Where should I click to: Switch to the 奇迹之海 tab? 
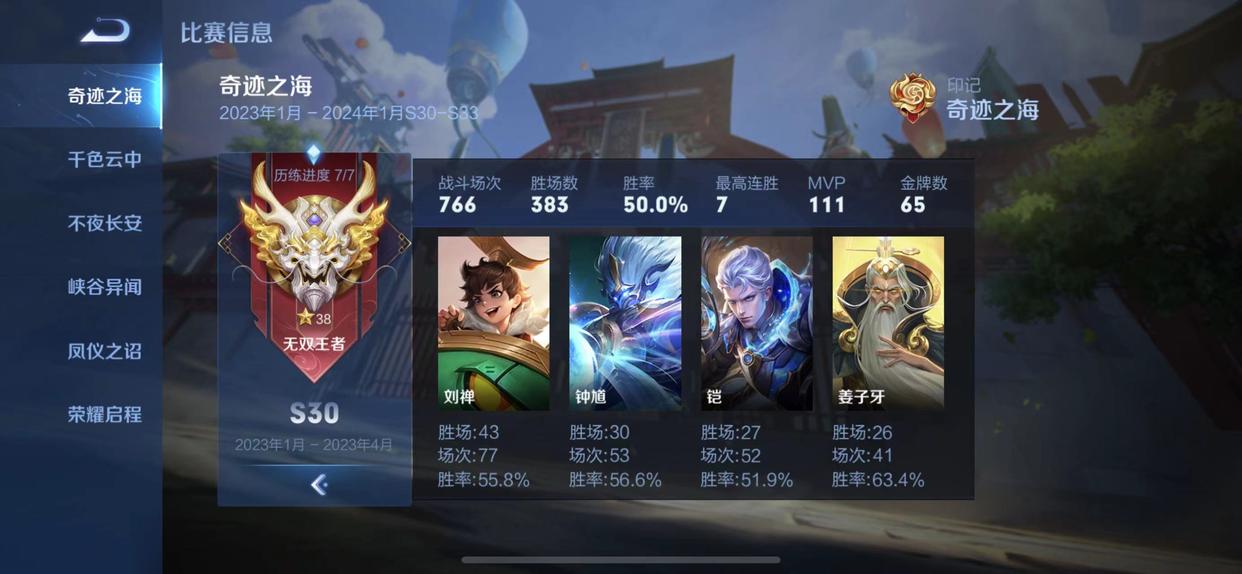[x=104, y=96]
